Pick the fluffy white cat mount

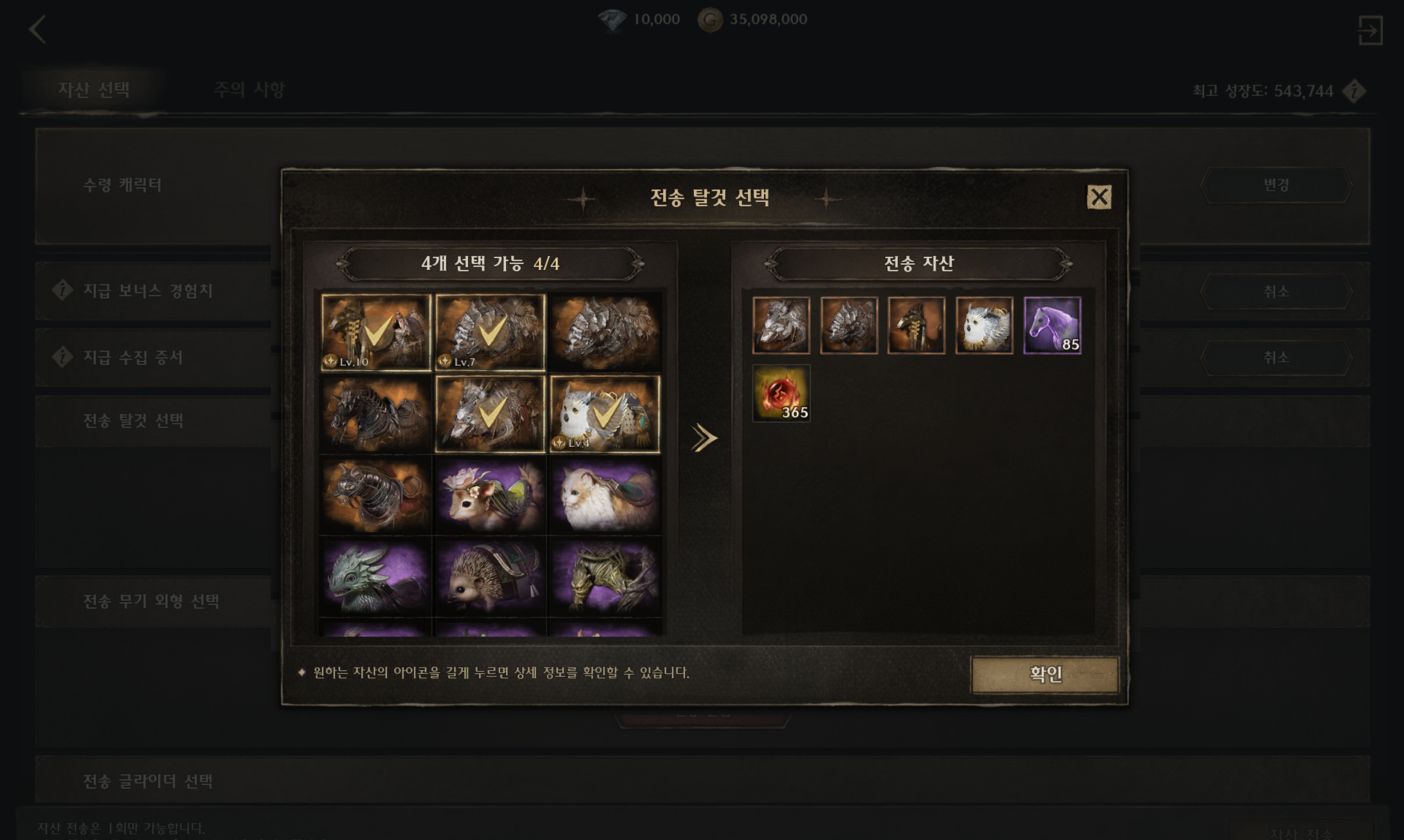605,495
